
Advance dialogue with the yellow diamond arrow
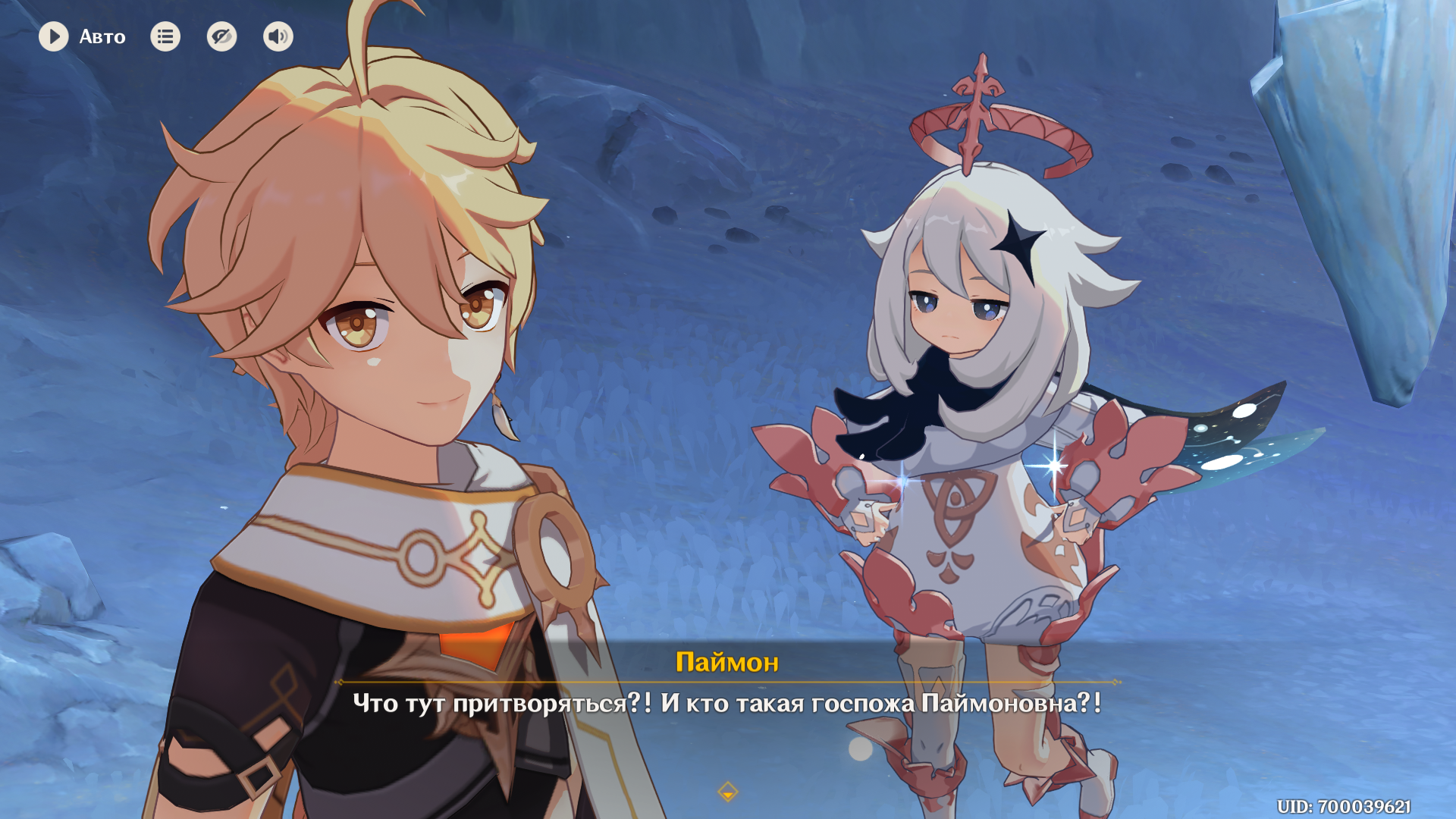[727, 792]
